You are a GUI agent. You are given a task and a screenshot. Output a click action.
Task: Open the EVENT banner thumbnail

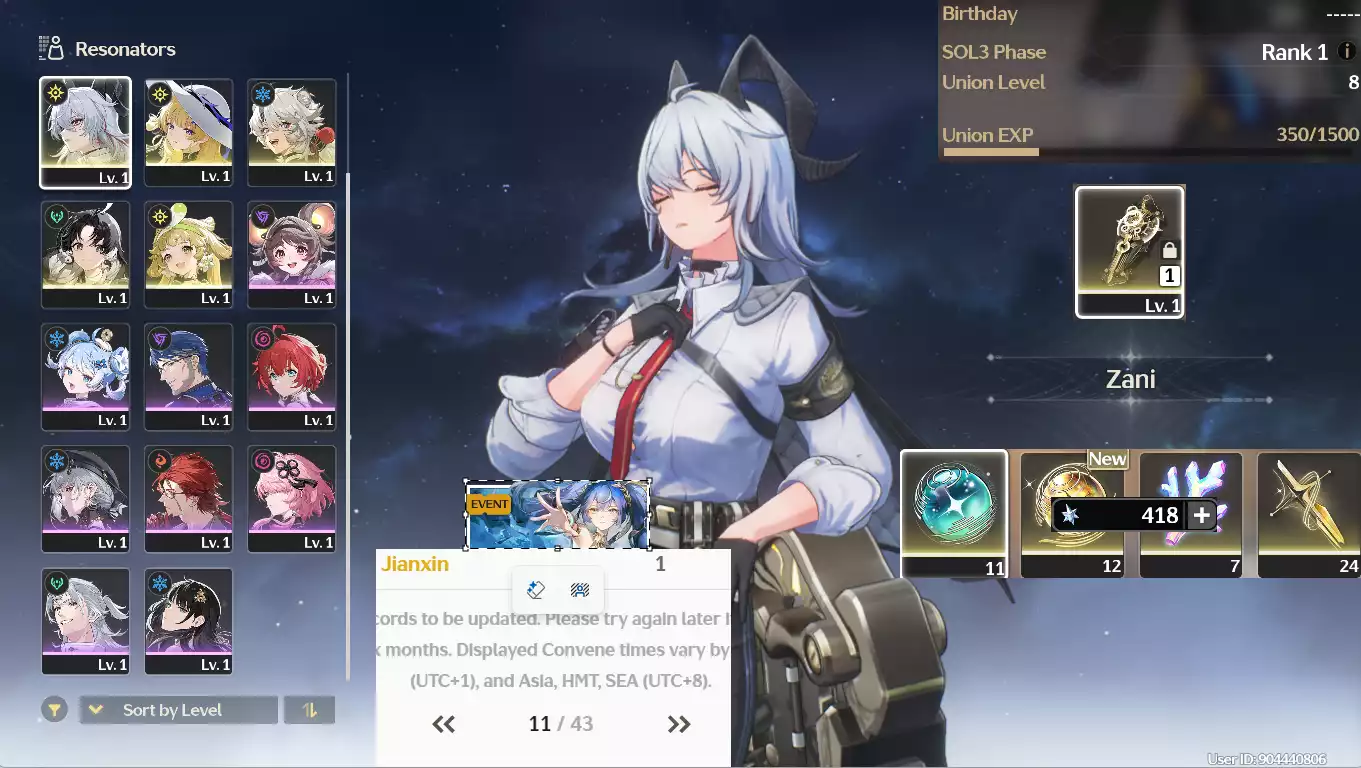557,515
